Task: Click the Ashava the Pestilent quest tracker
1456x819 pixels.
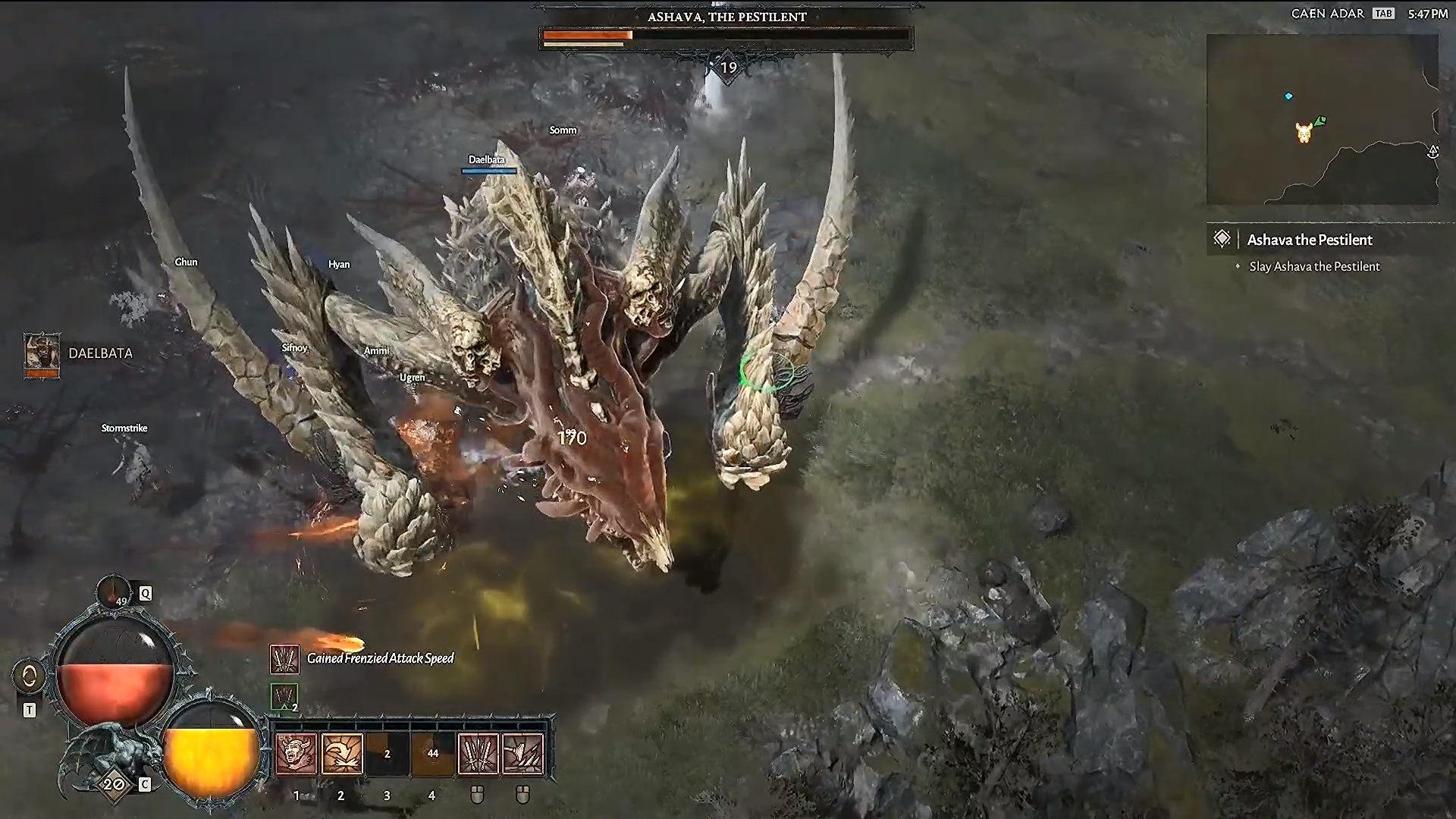Action: click(x=1310, y=240)
